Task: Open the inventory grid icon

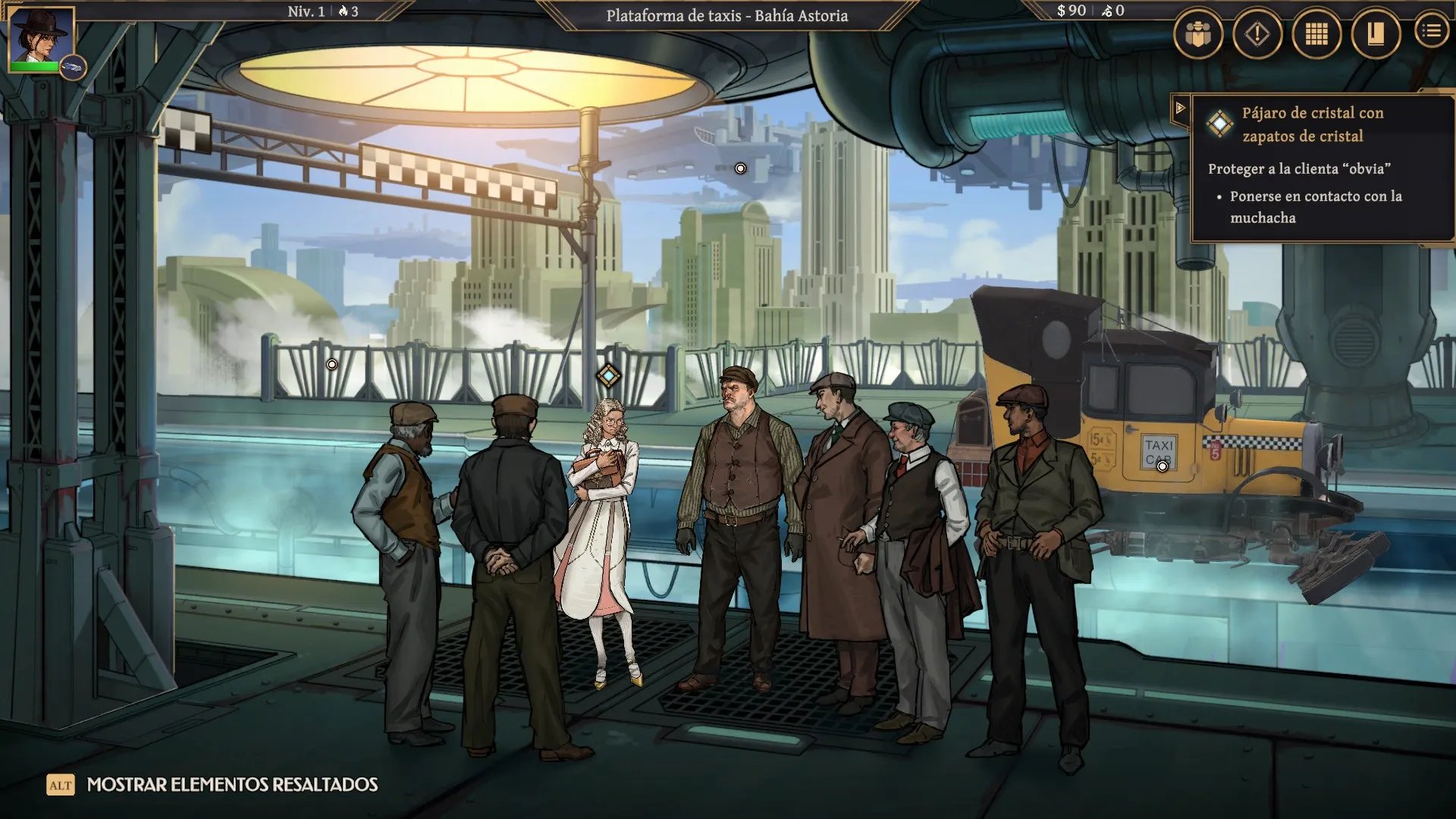Action: click(x=1316, y=34)
